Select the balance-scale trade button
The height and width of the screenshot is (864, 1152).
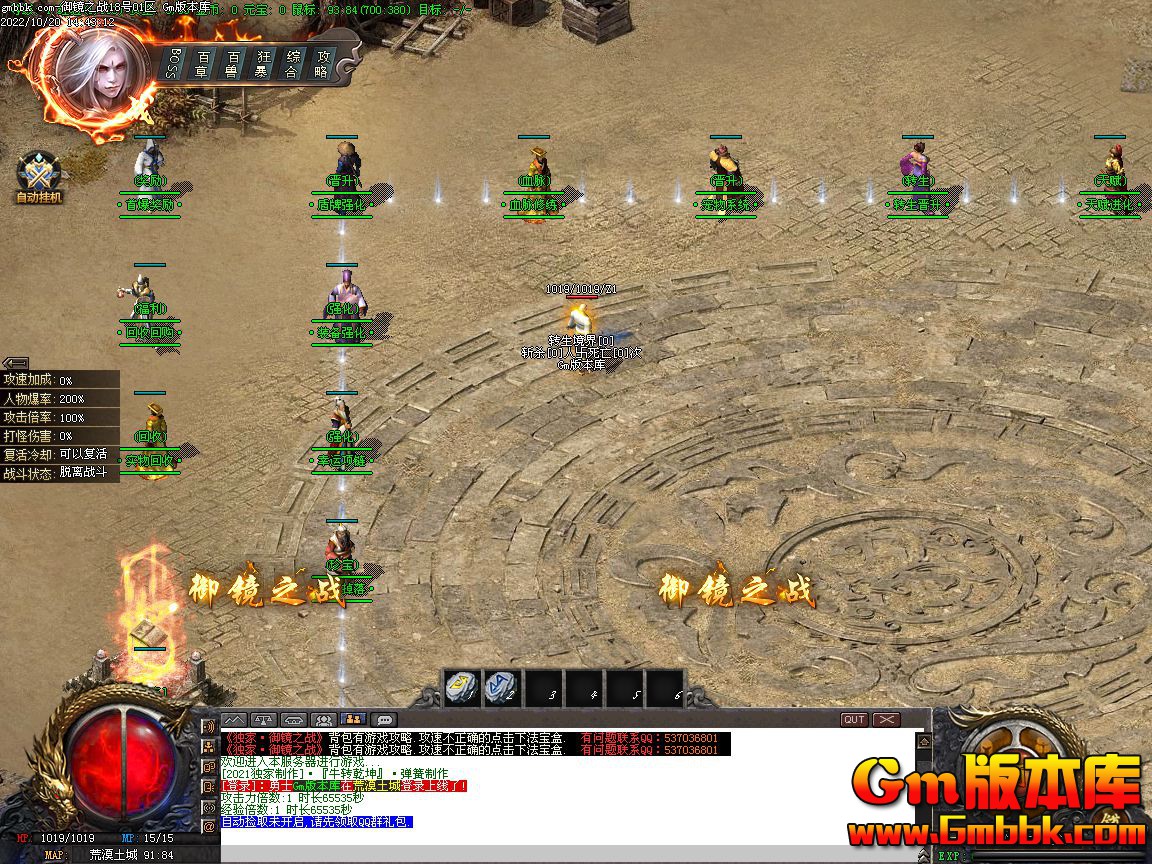tap(263, 719)
